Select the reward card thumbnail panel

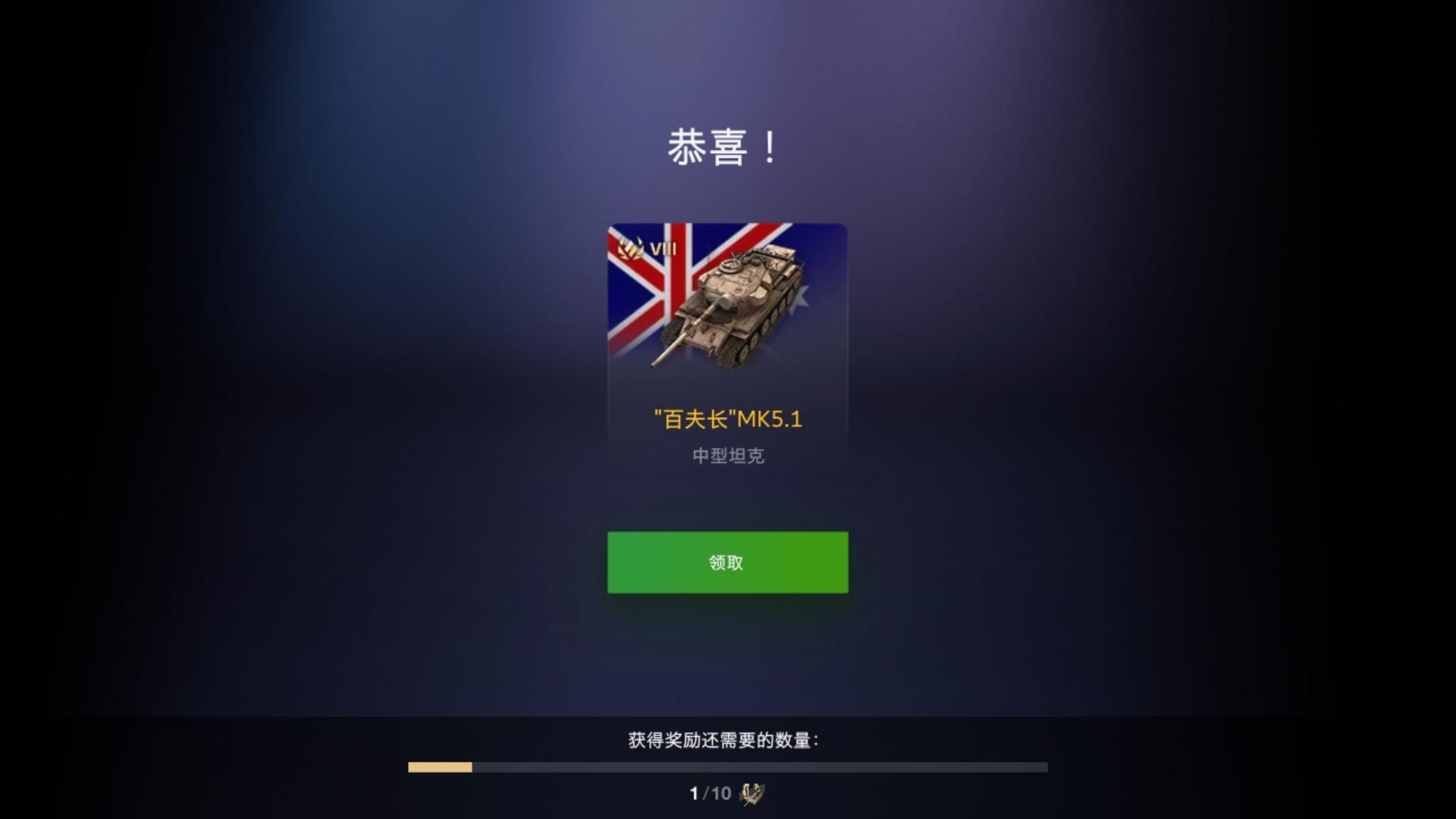click(x=726, y=341)
